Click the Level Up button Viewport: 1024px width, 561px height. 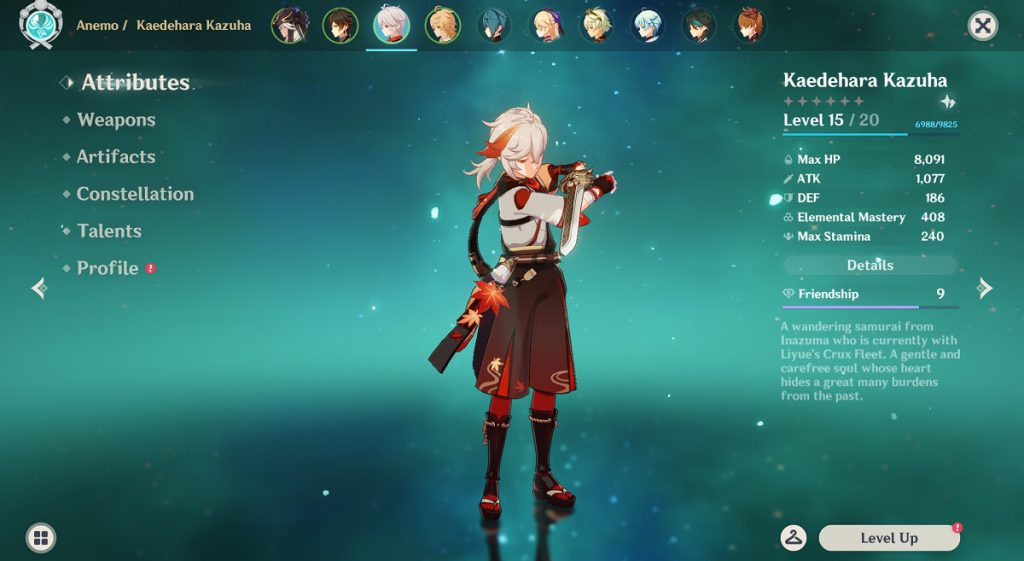(x=888, y=538)
